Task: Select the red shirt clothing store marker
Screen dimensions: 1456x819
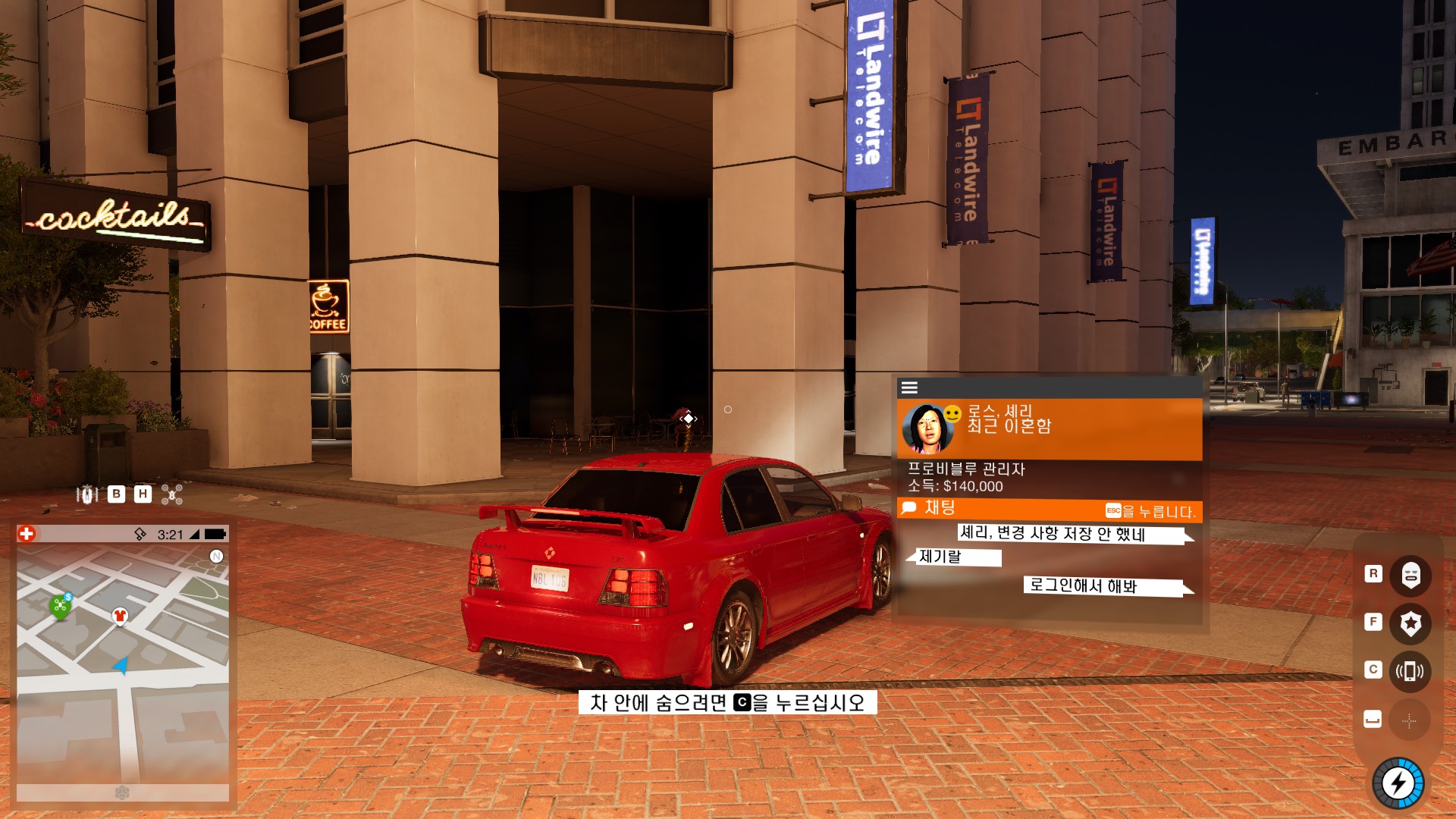Action: [x=120, y=615]
